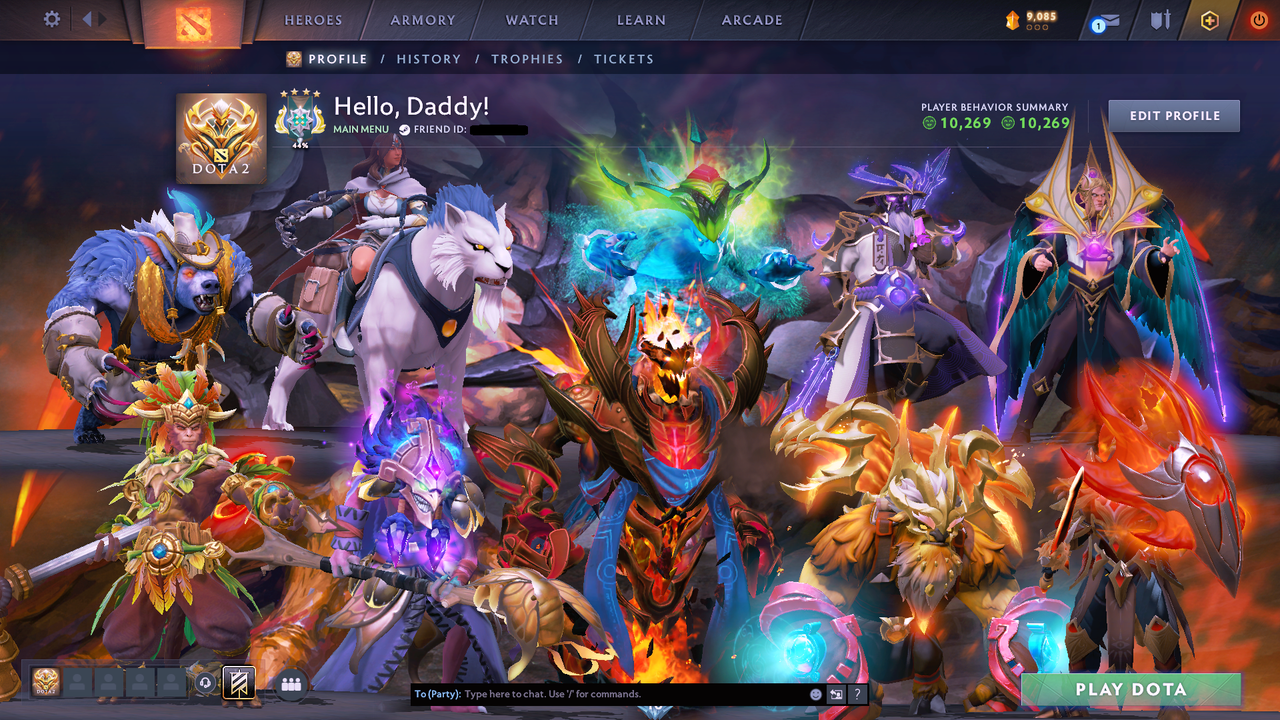Image resolution: width=1280 pixels, height=720 pixels.
Task: Click the shield-and-sword icon in top bar
Action: (x=1162, y=20)
